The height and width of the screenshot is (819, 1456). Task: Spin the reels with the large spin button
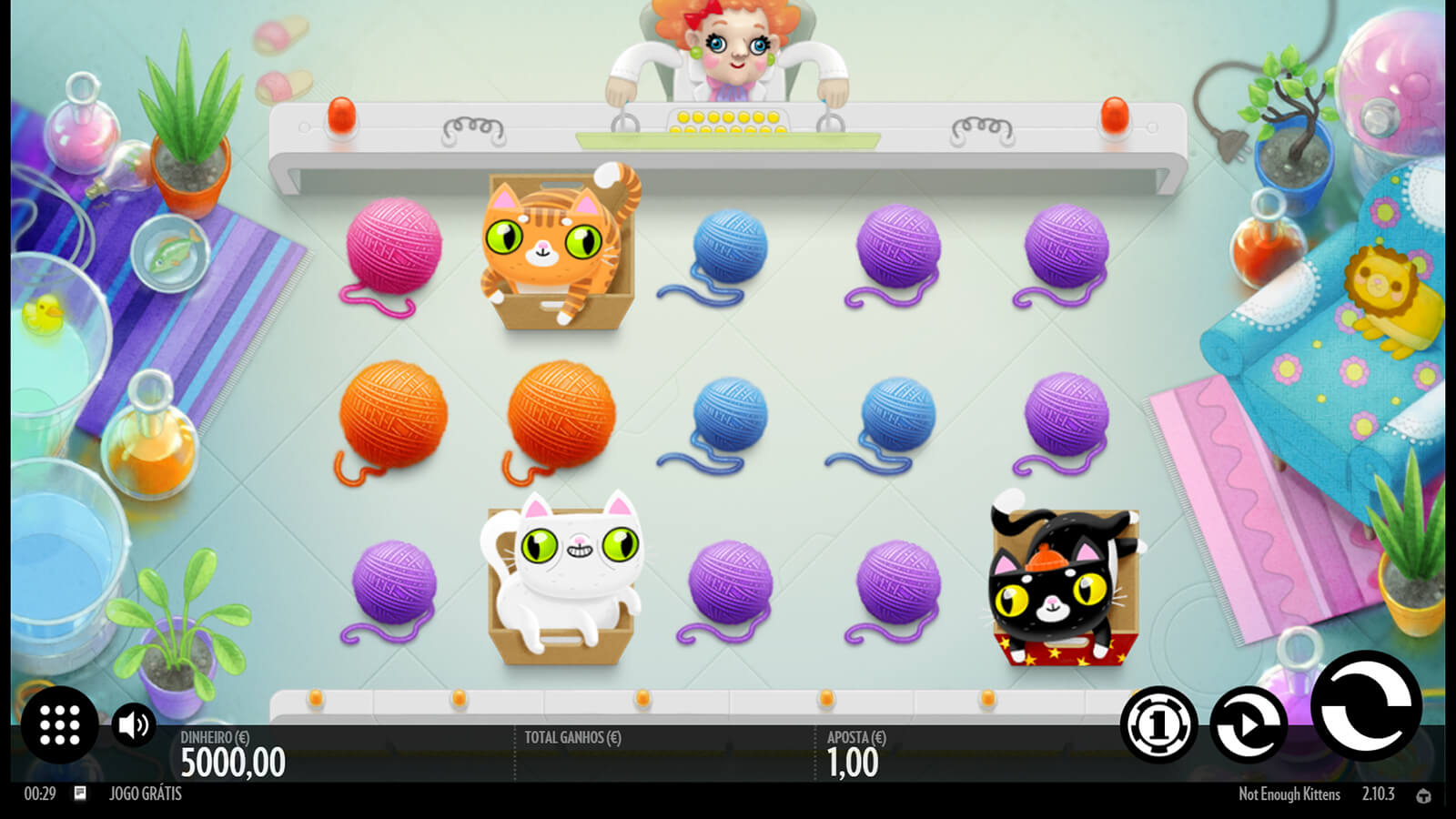1365,706
